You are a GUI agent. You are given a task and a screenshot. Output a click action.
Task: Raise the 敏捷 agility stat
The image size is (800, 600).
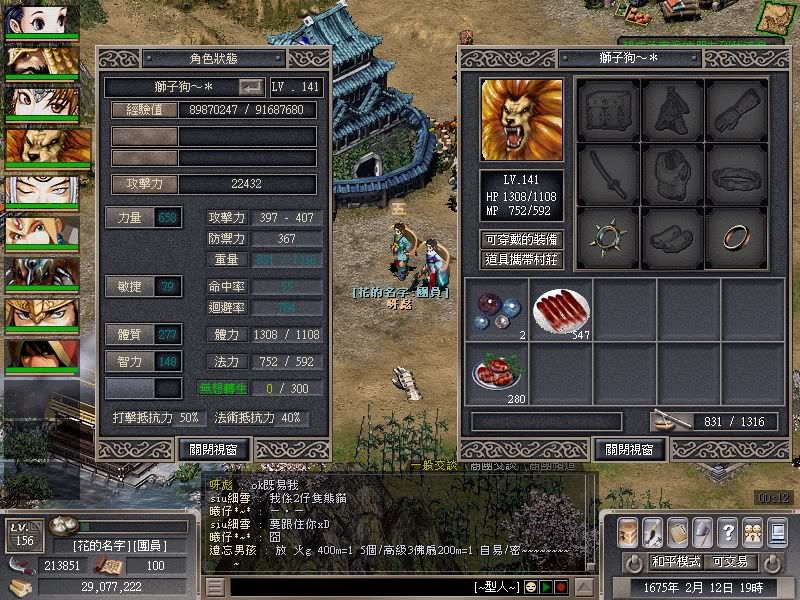coord(129,287)
